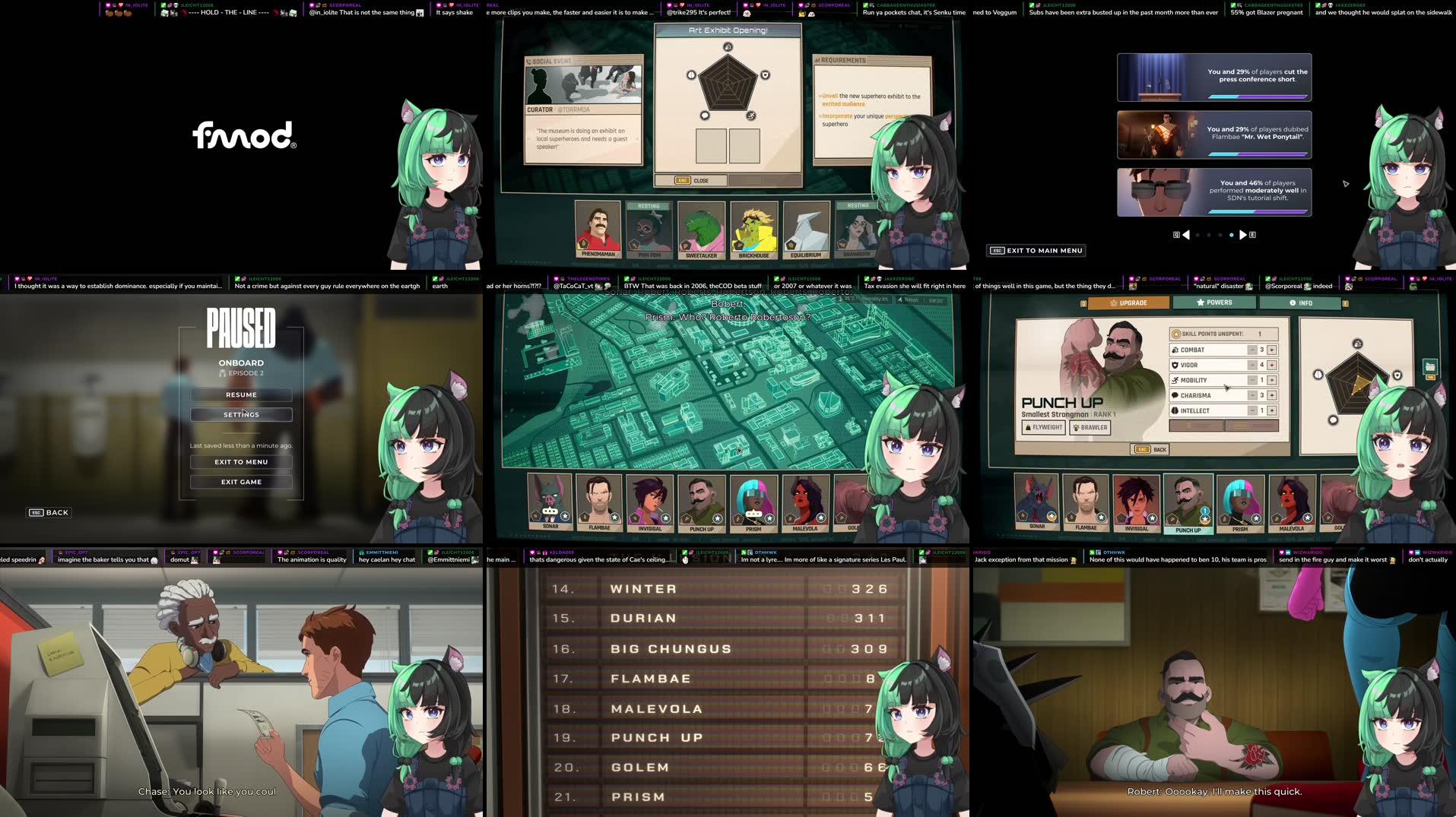Viewport: 1456px width, 817px height.
Task: Click the Vigor shield icon
Action: tap(1177, 365)
